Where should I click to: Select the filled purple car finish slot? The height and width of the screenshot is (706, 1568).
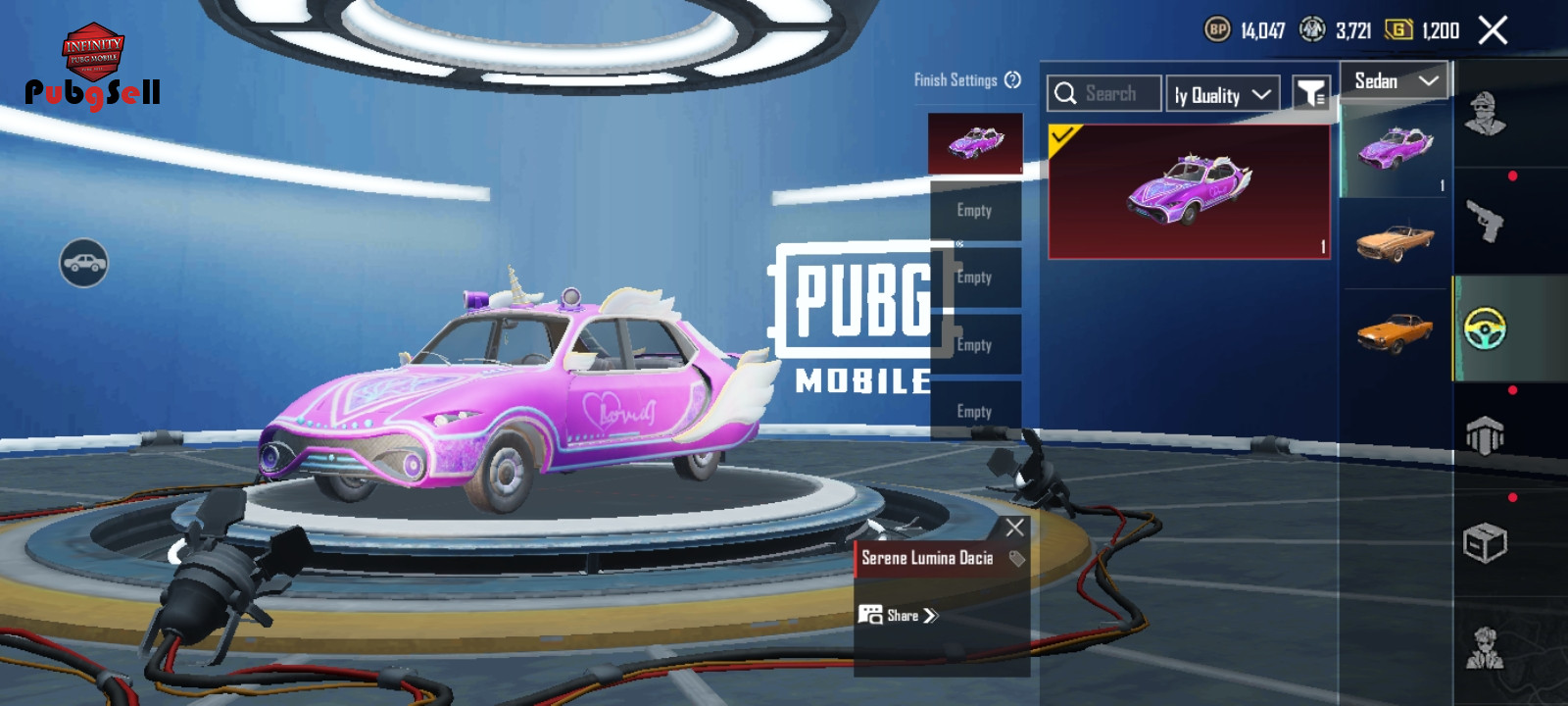(x=975, y=143)
